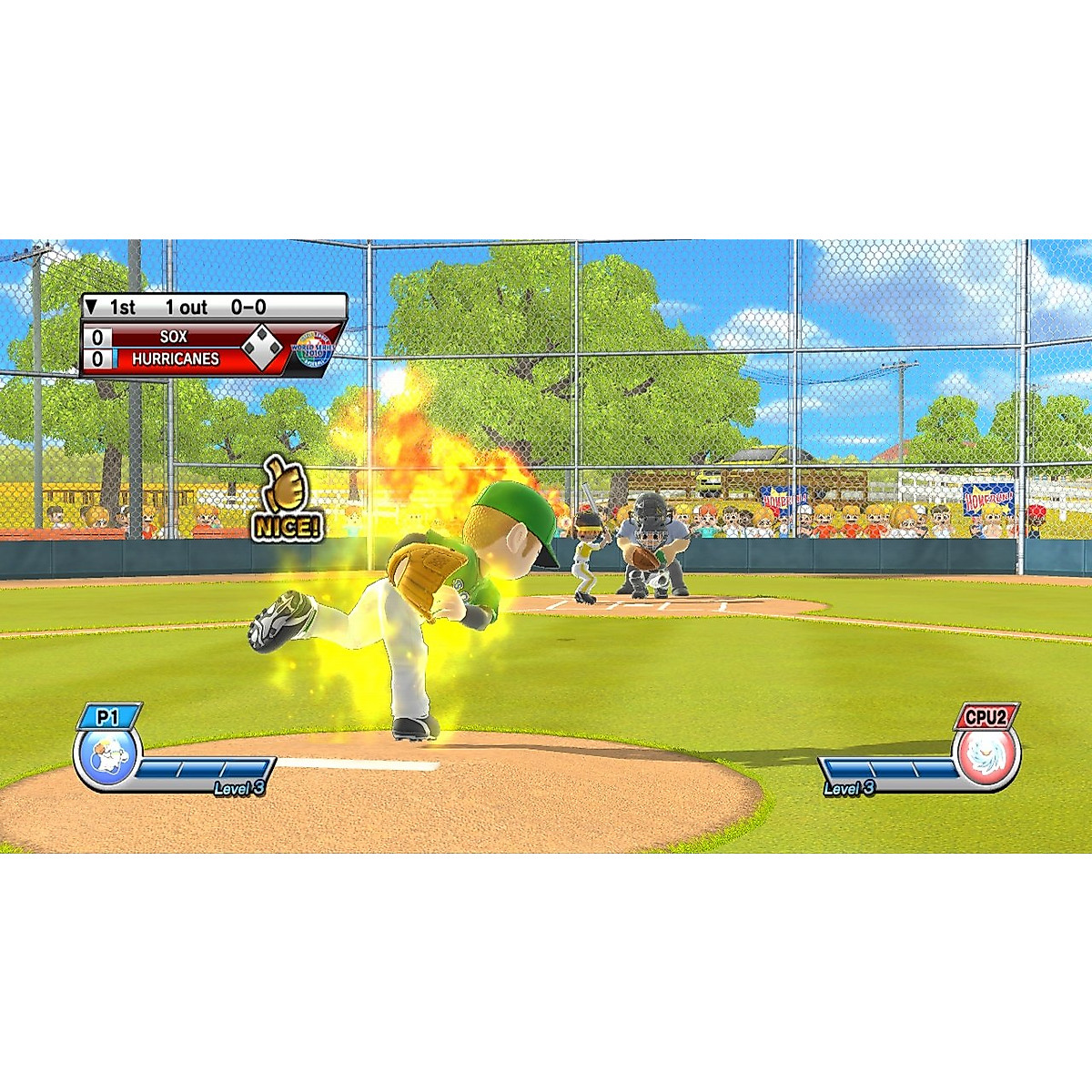Image resolution: width=1092 pixels, height=1092 pixels.
Task: Click the World Series logo badge
Action: (312, 349)
